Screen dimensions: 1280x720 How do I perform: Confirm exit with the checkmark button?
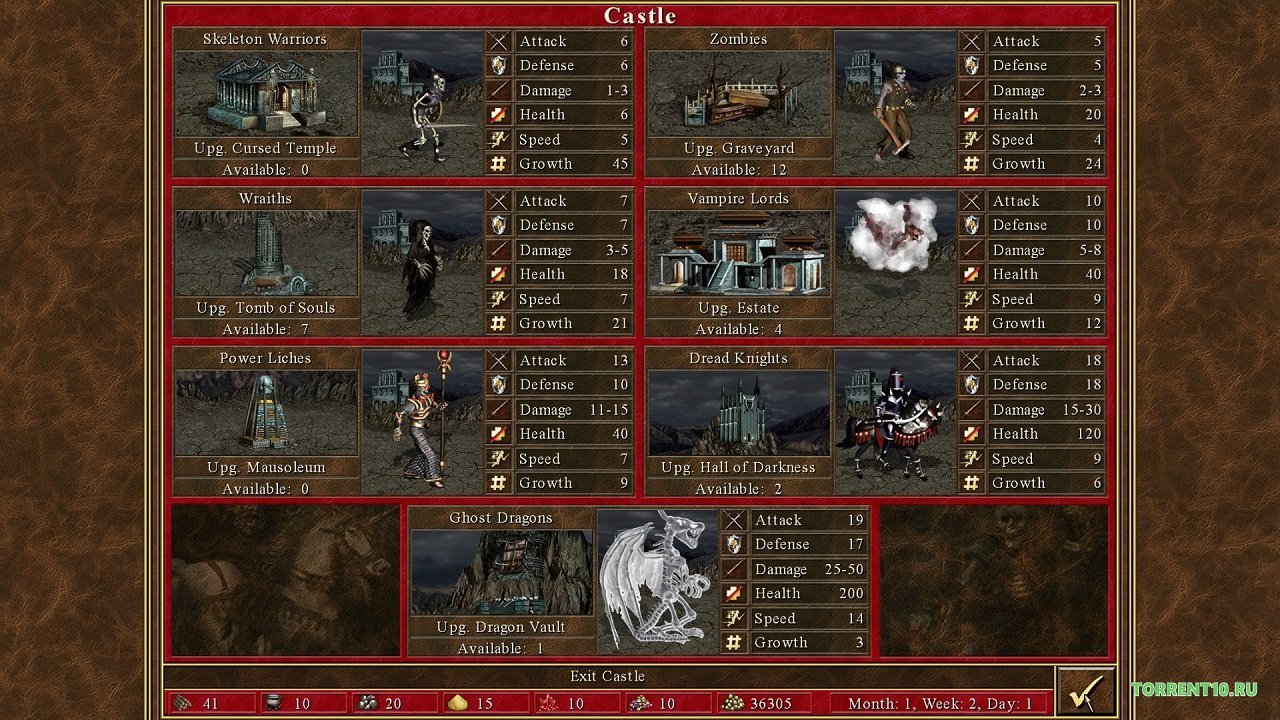(1085, 691)
